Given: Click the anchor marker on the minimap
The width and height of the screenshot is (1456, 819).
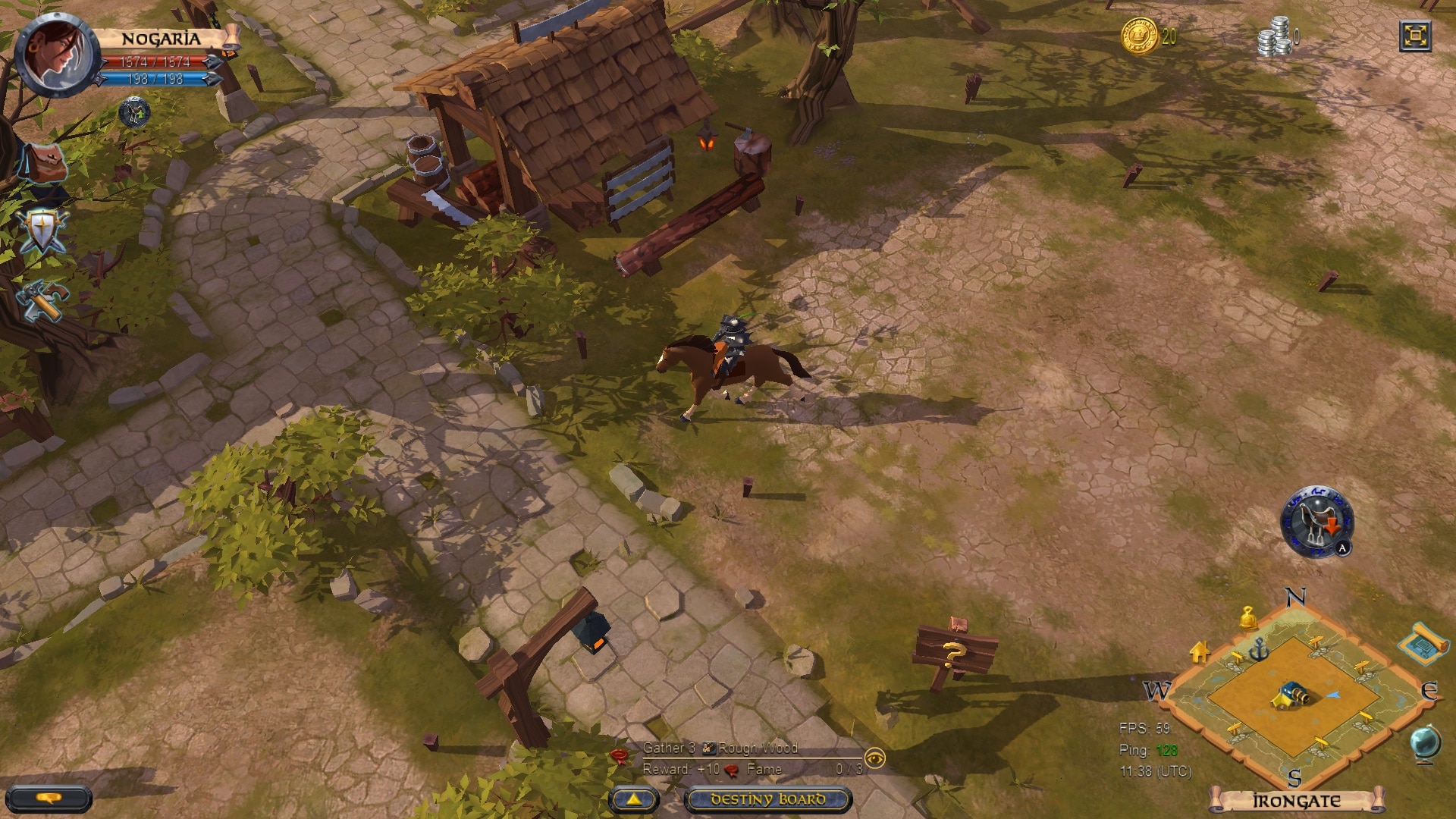Looking at the screenshot, I should click(1258, 651).
